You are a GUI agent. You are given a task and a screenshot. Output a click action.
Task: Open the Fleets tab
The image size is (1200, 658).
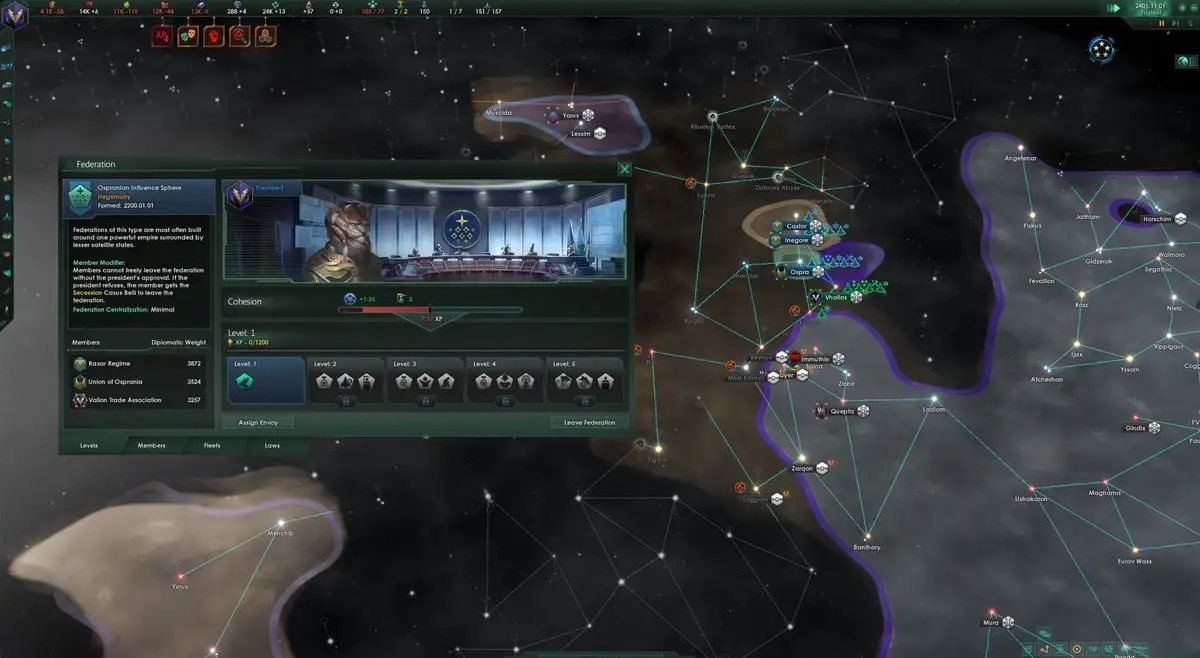212,445
